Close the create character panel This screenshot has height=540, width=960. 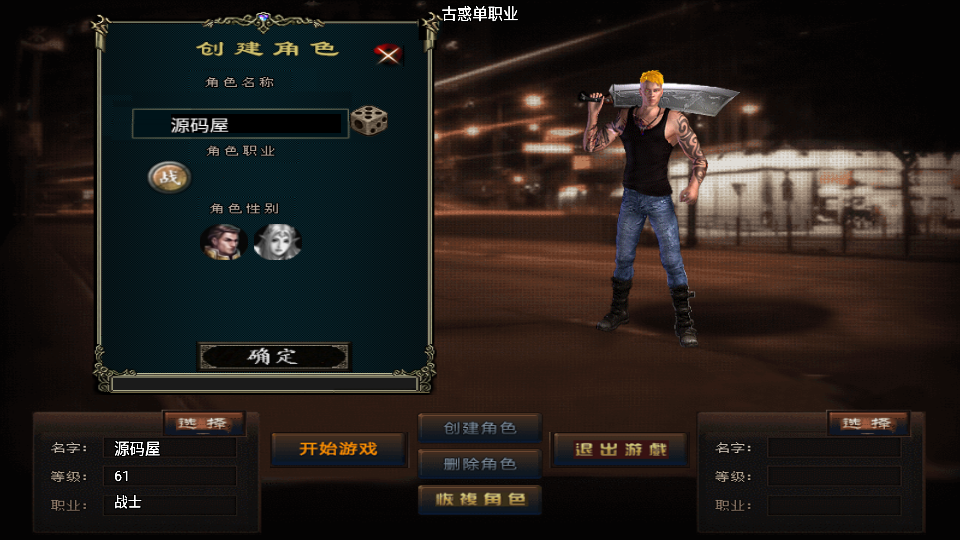388,54
